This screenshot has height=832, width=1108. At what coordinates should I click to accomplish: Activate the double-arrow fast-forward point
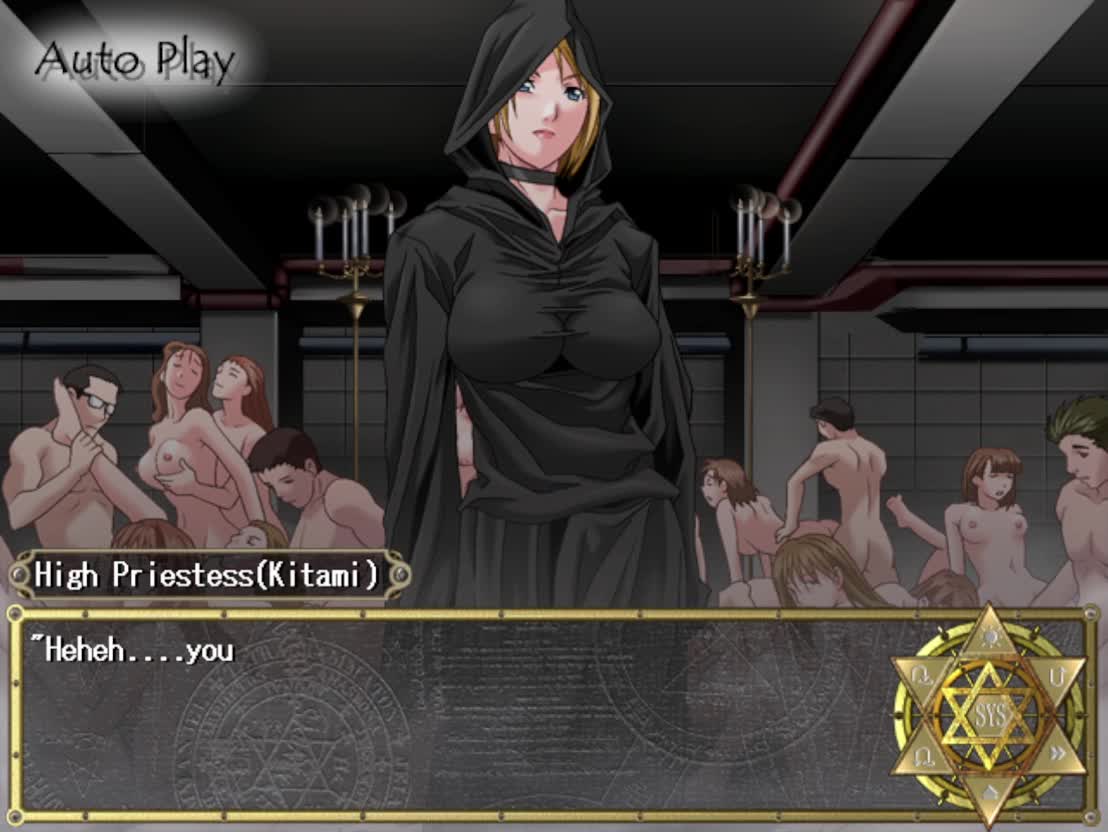[1057, 754]
